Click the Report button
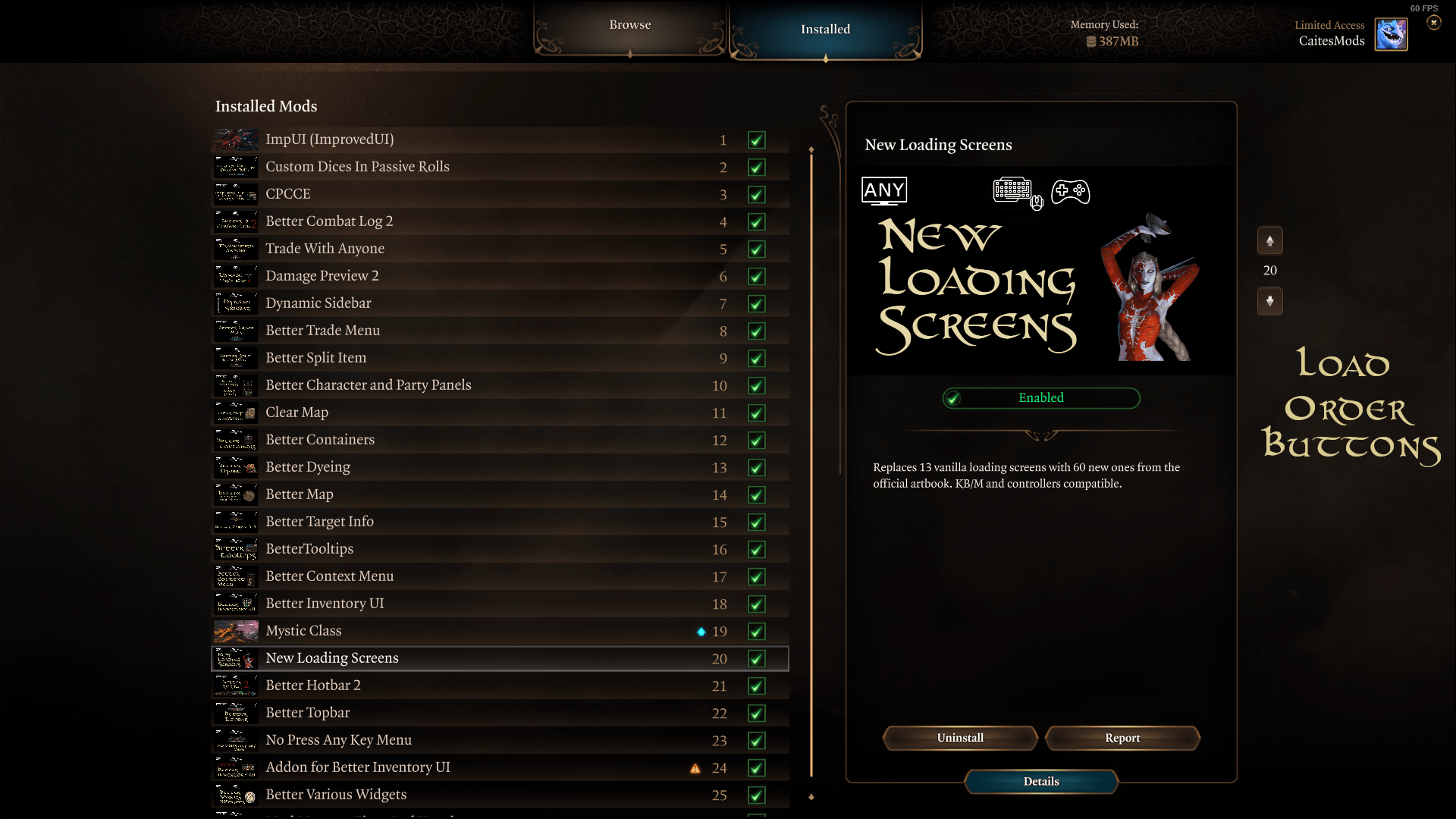 coord(1122,738)
